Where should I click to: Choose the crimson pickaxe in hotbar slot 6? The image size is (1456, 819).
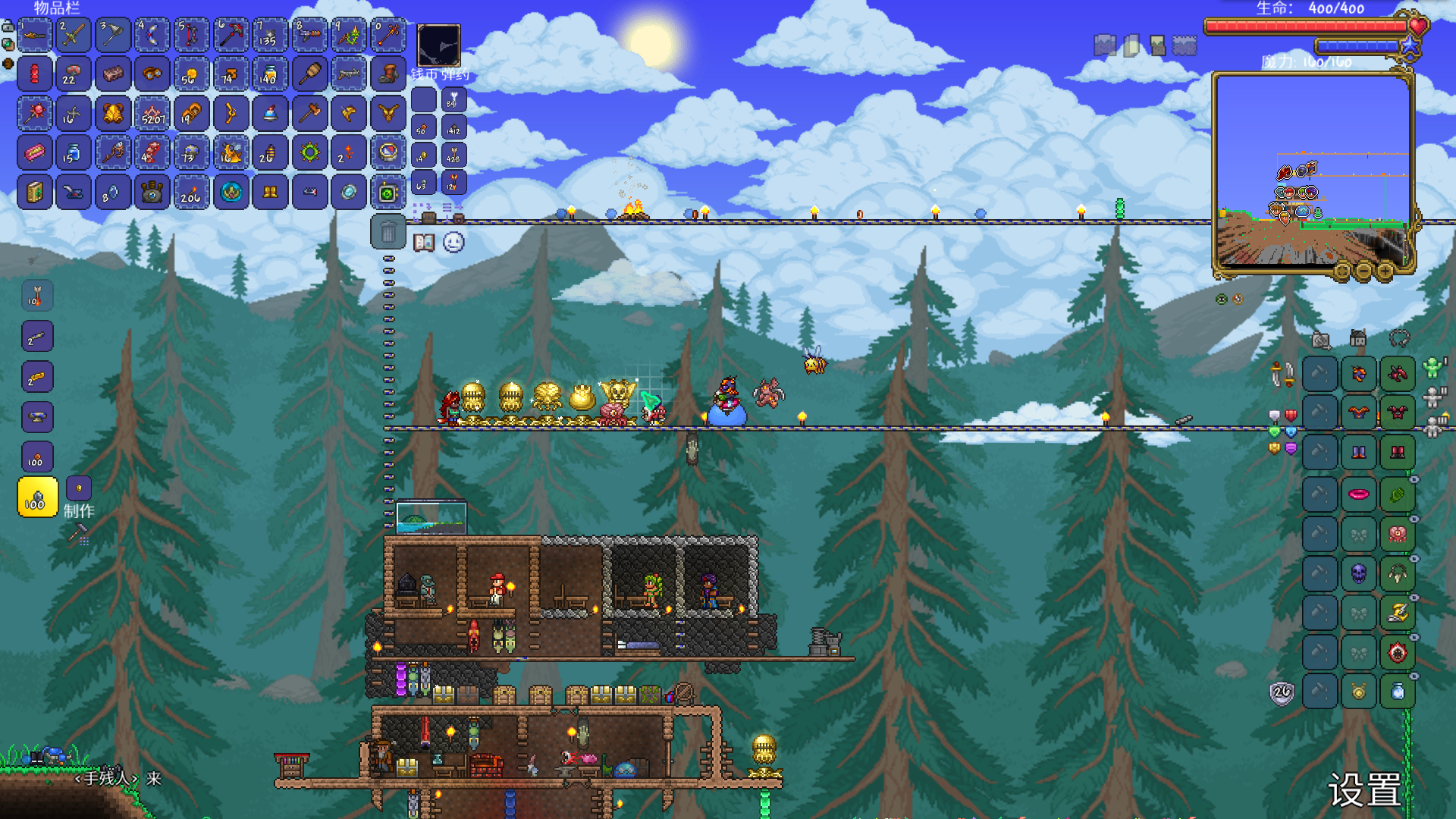pos(231,35)
